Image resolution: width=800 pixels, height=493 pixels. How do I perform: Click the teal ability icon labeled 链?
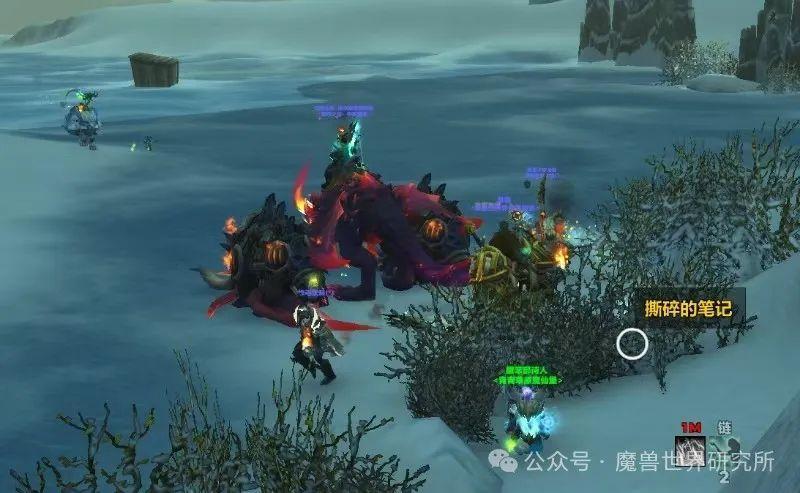click(x=725, y=449)
